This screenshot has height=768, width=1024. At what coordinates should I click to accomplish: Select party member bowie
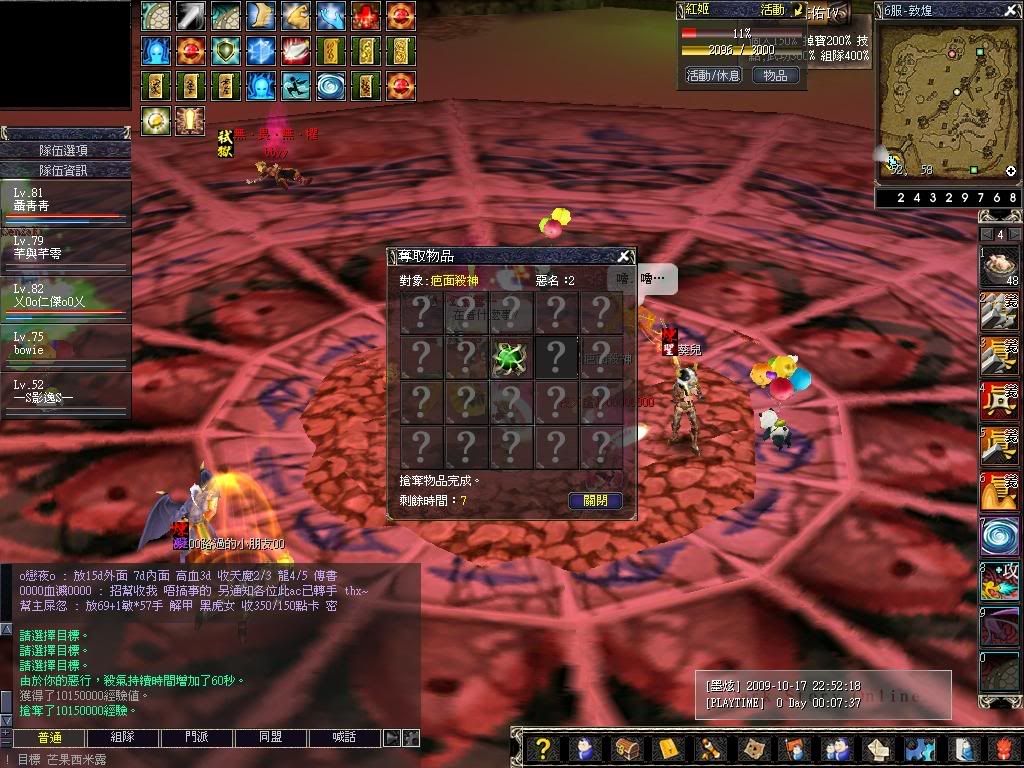65,345
